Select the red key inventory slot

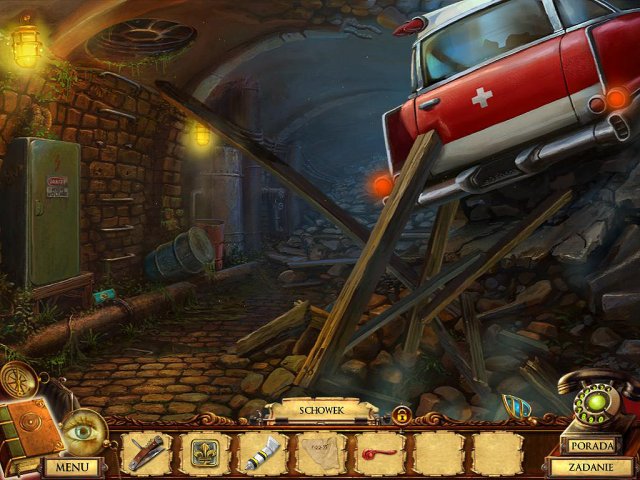point(378,453)
